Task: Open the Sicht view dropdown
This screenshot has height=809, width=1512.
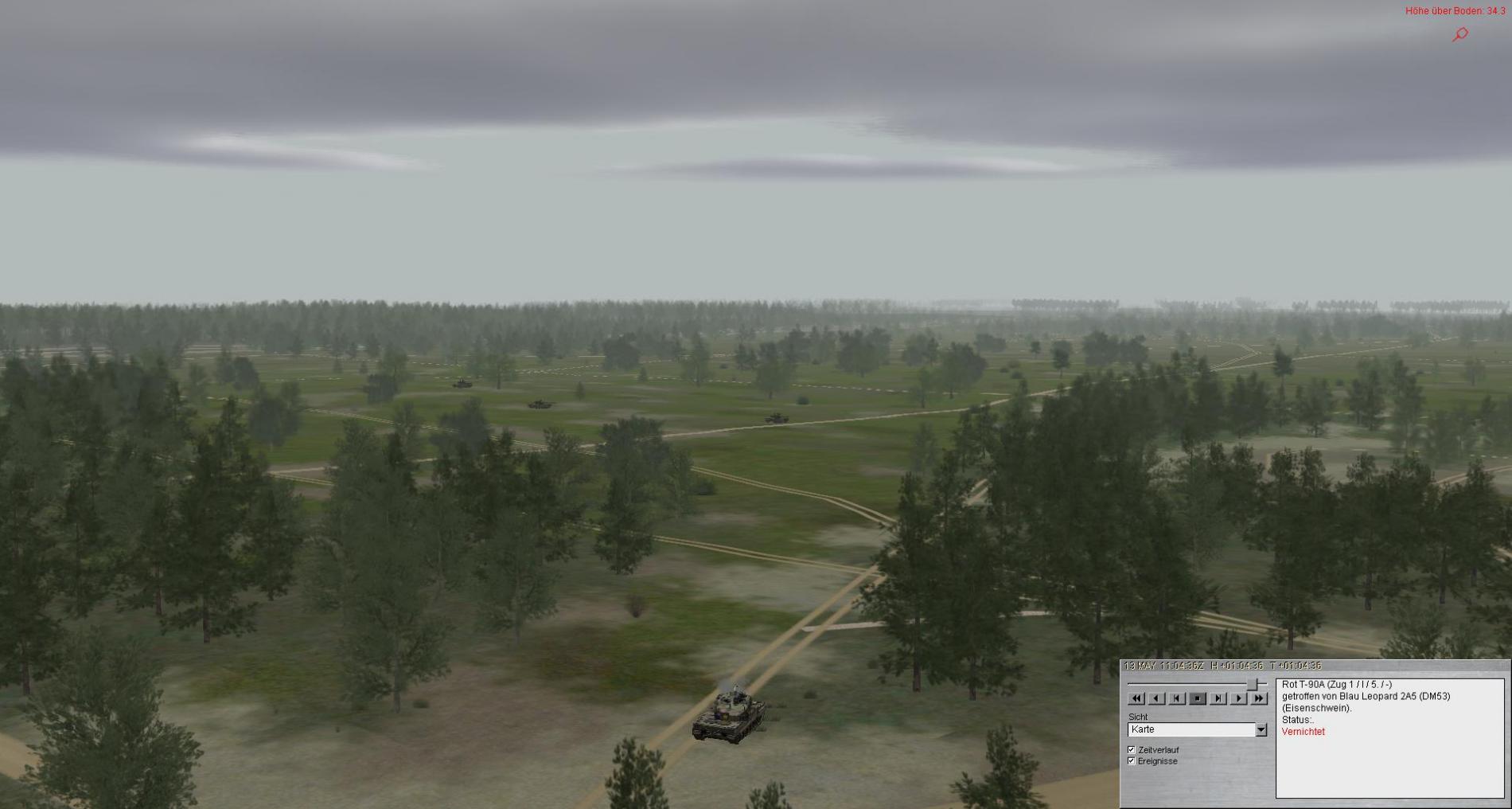Action: point(1261,729)
